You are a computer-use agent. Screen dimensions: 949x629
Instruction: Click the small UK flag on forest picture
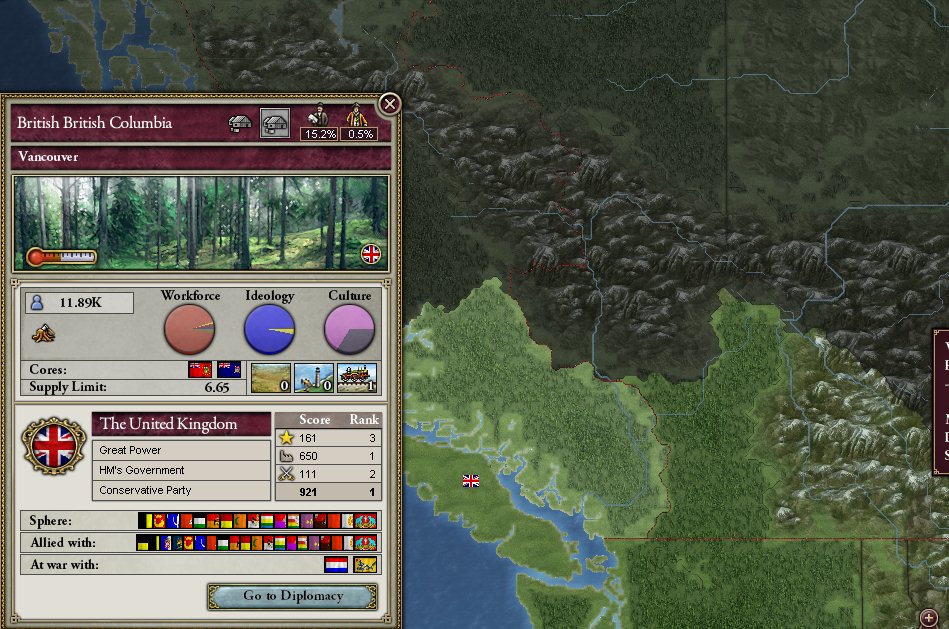point(371,254)
